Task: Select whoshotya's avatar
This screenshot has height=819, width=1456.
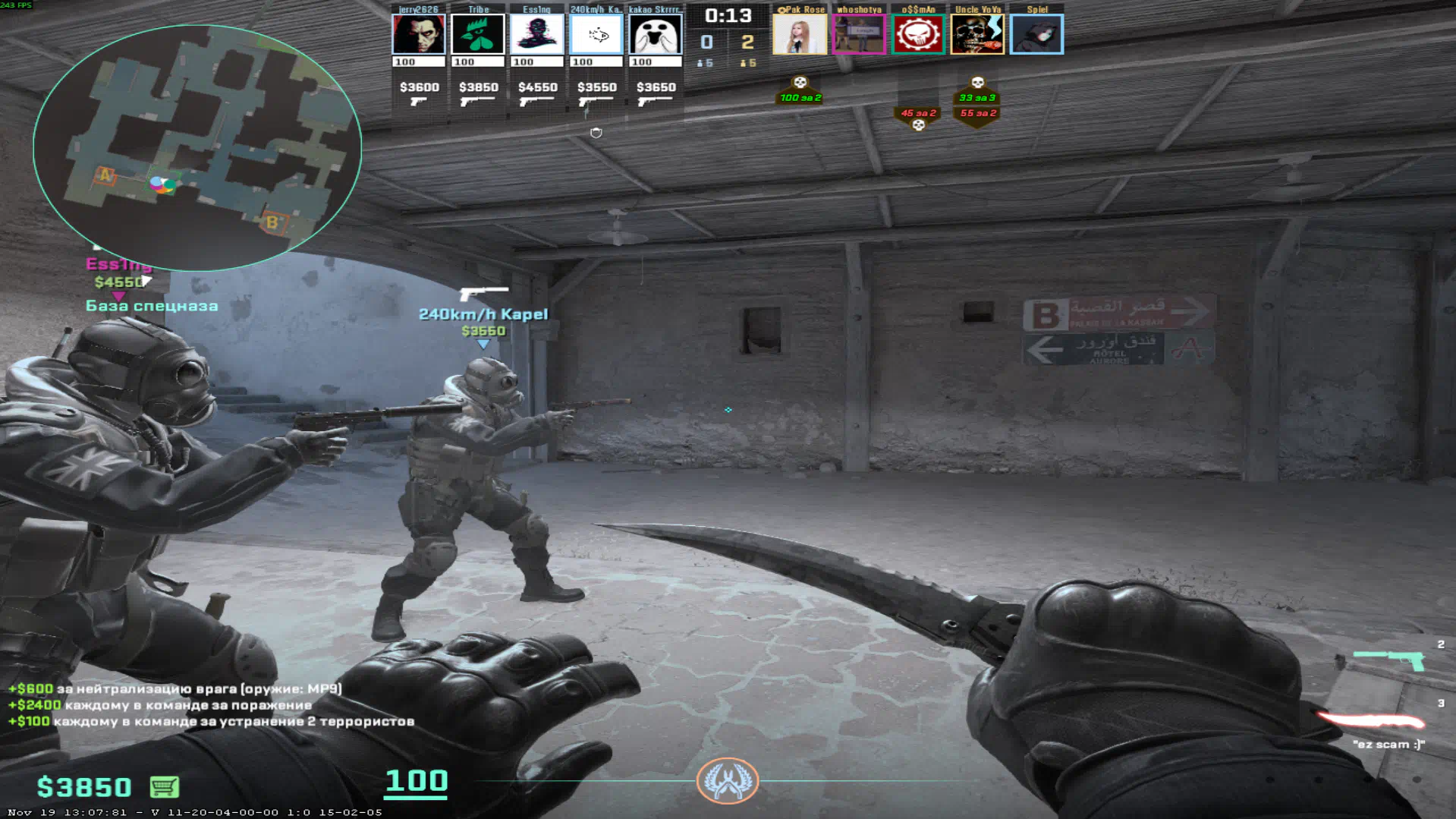Action: 858,35
